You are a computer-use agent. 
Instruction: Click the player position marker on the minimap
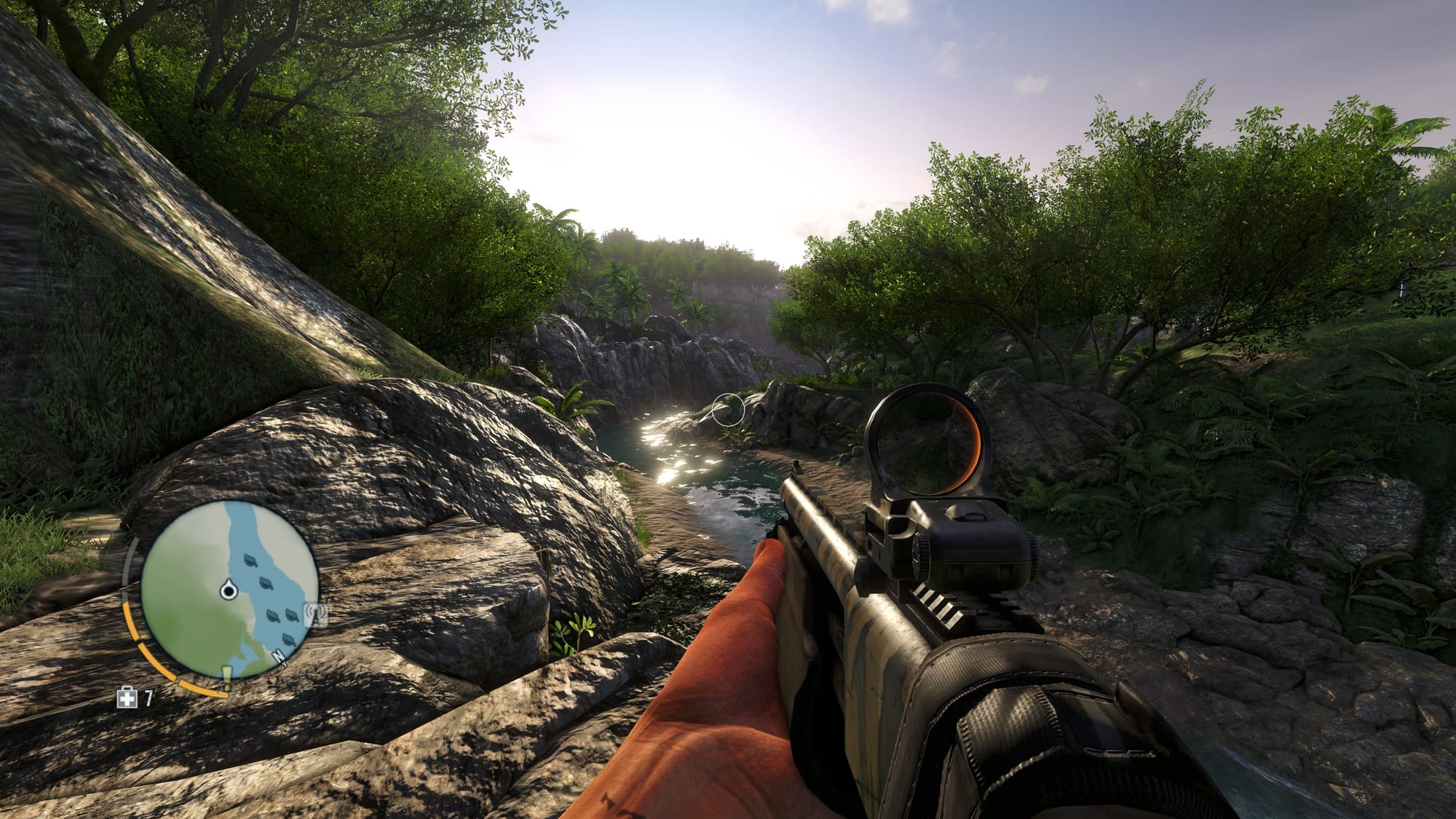(x=229, y=589)
